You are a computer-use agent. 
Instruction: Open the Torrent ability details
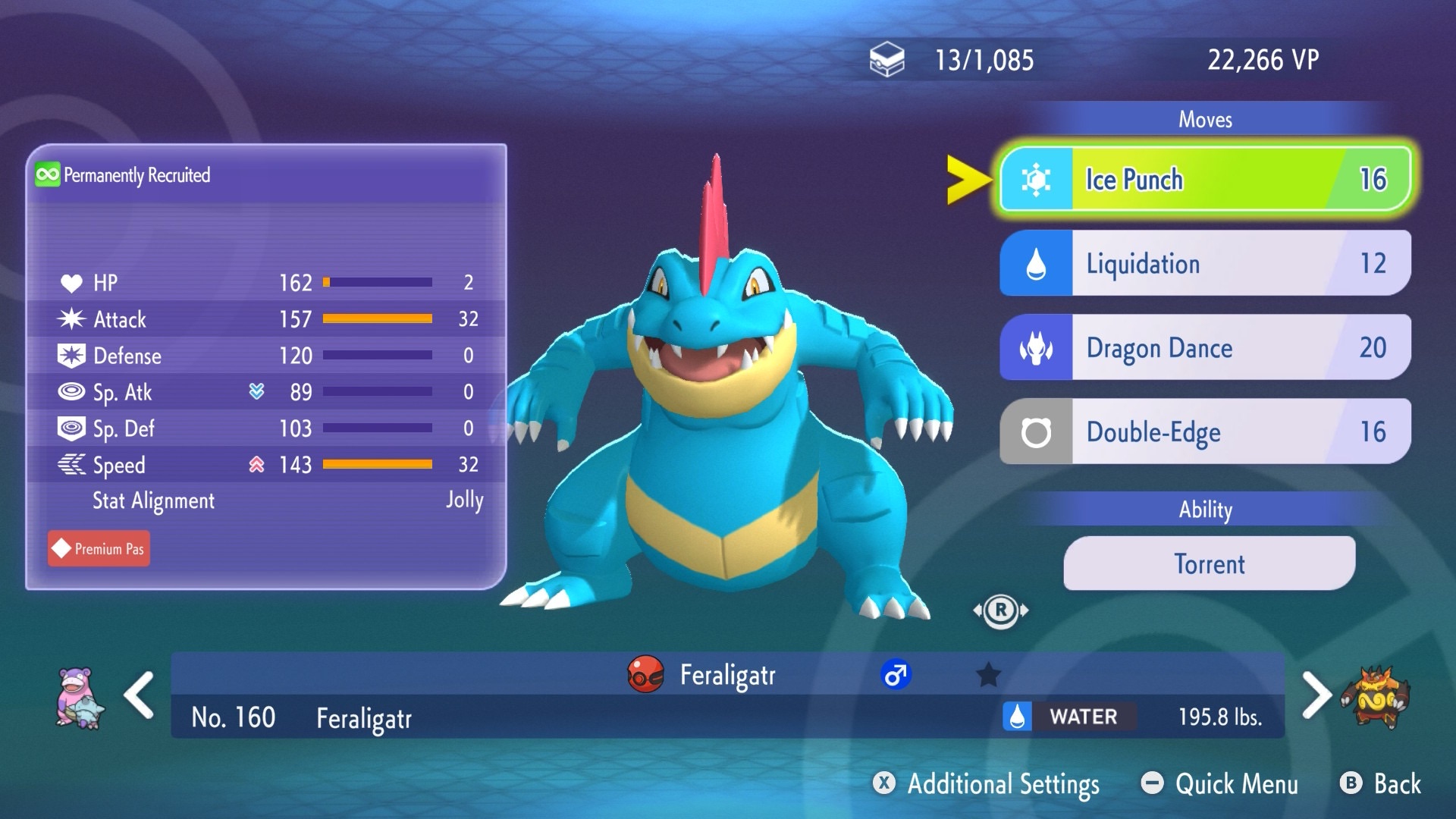(1209, 564)
